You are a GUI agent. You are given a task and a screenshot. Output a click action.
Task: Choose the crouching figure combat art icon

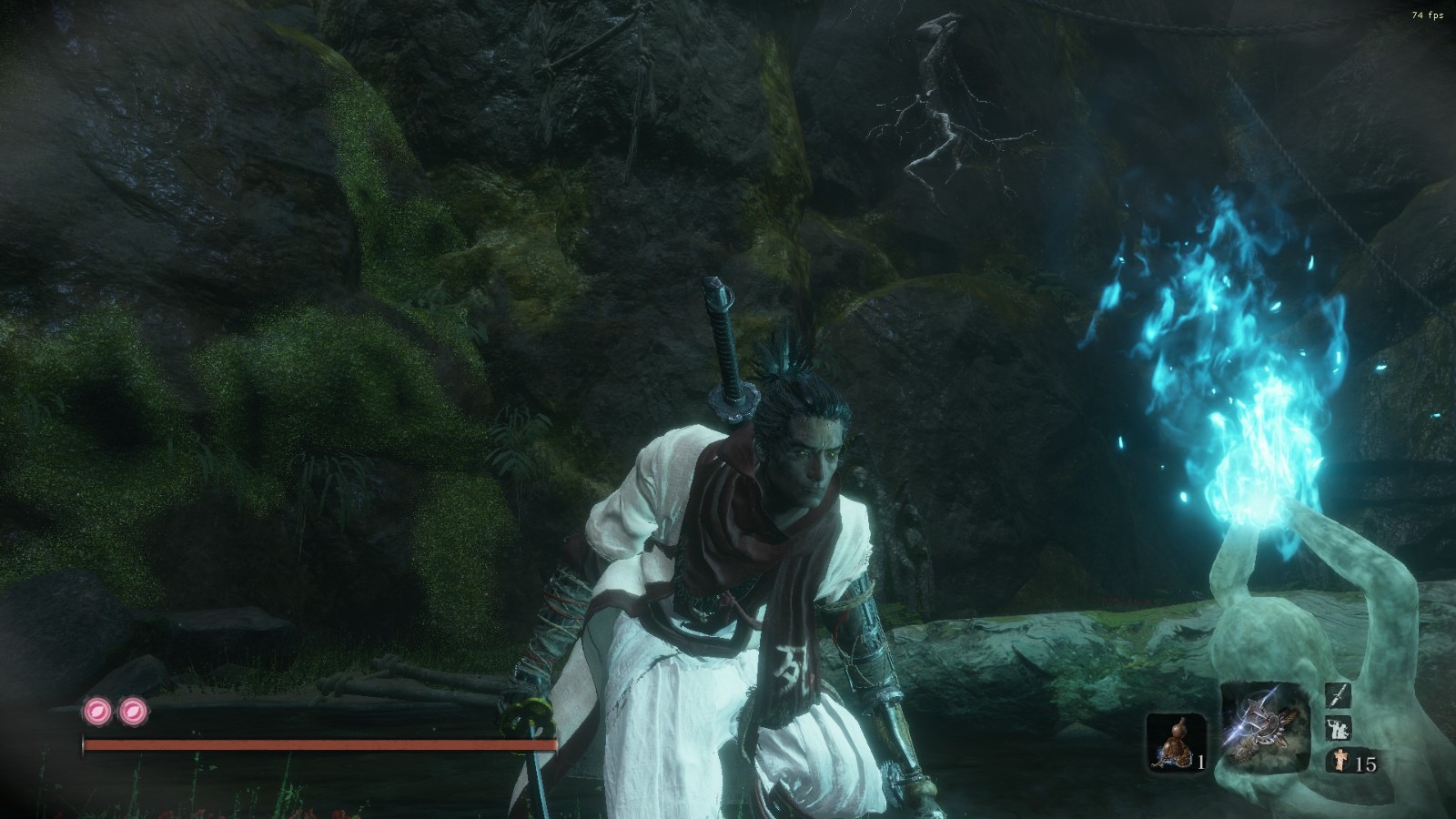pos(1339,729)
